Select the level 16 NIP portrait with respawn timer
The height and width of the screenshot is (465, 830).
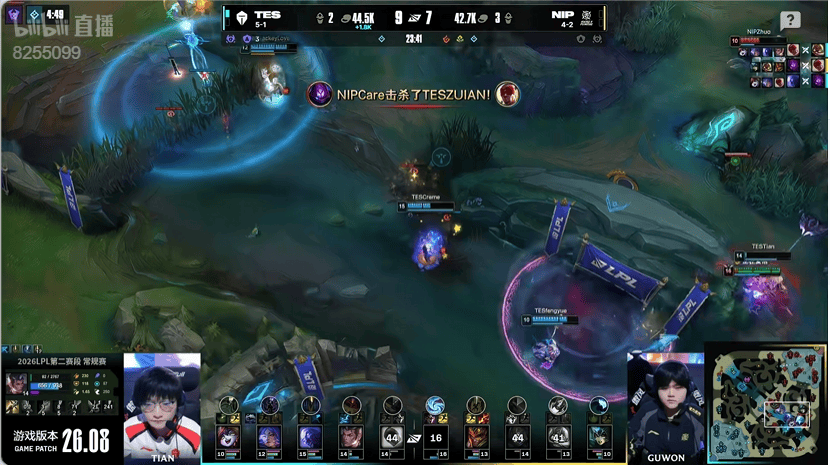[434, 436]
